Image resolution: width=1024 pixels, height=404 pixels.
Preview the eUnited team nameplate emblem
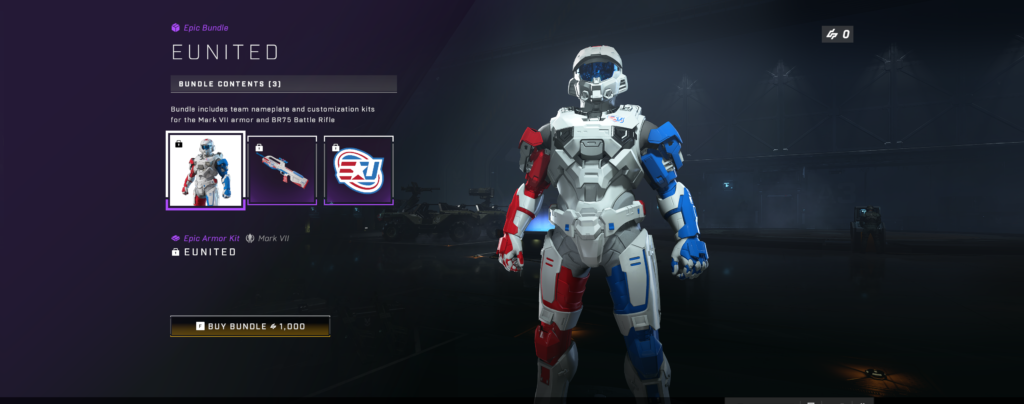click(359, 170)
